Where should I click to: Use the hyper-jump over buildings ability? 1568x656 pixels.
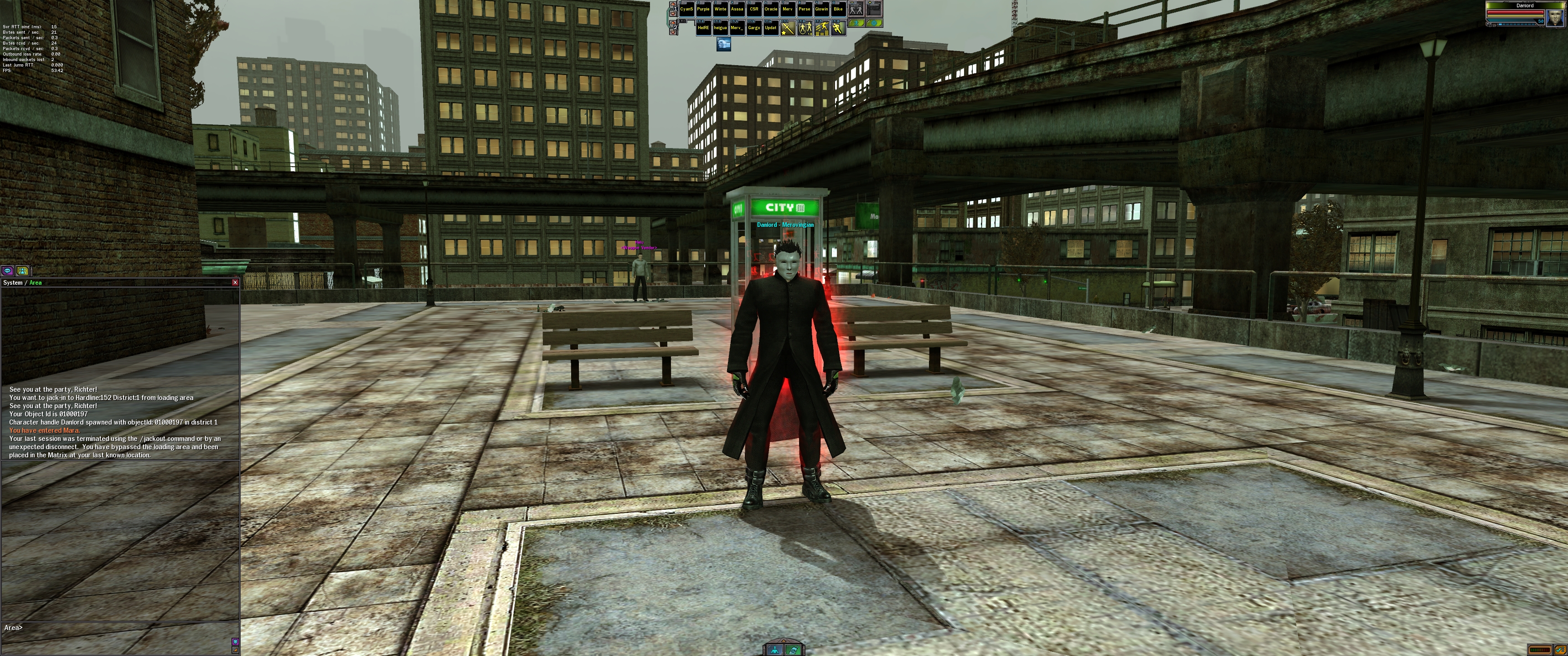[822, 28]
